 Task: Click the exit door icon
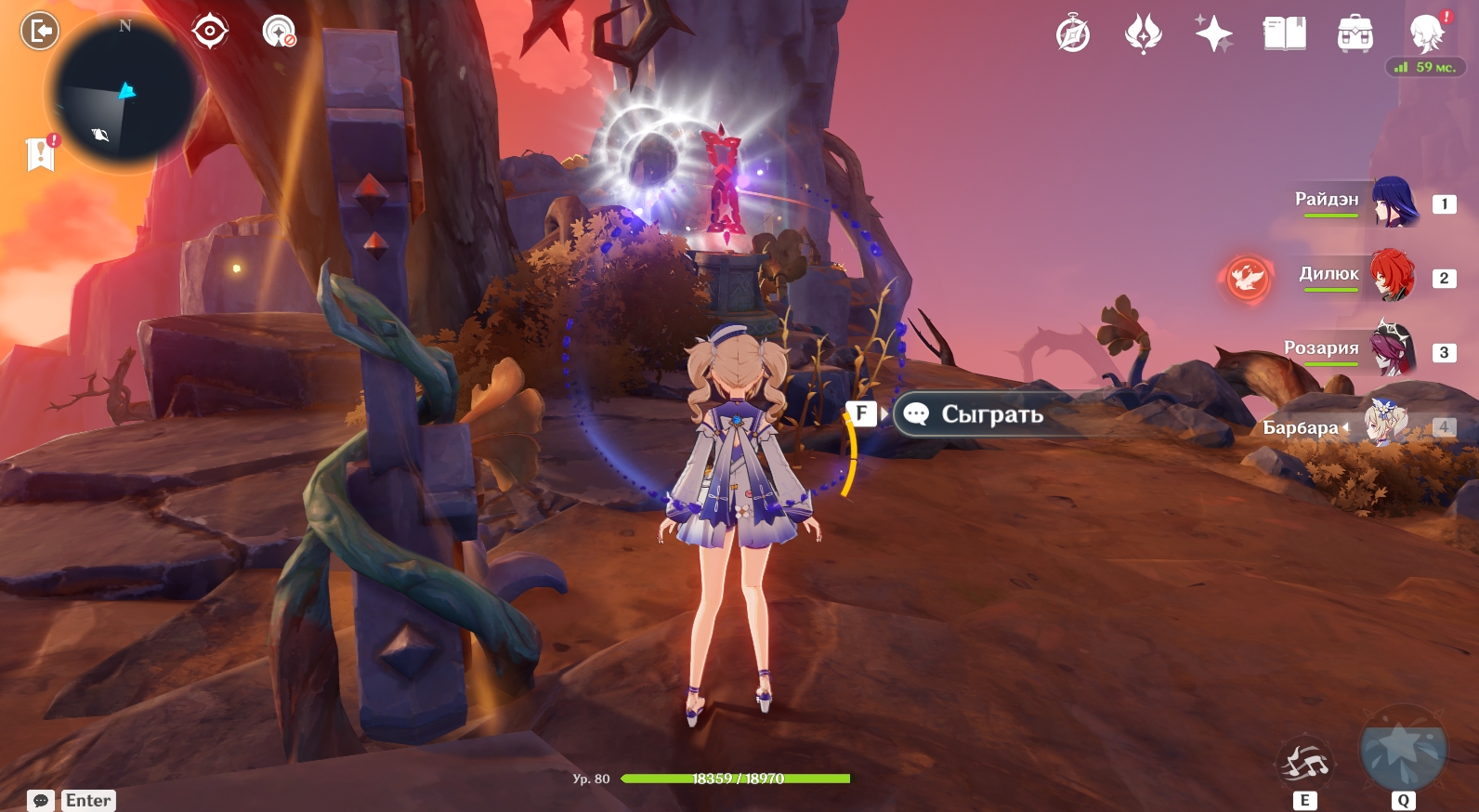pos(39,32)
